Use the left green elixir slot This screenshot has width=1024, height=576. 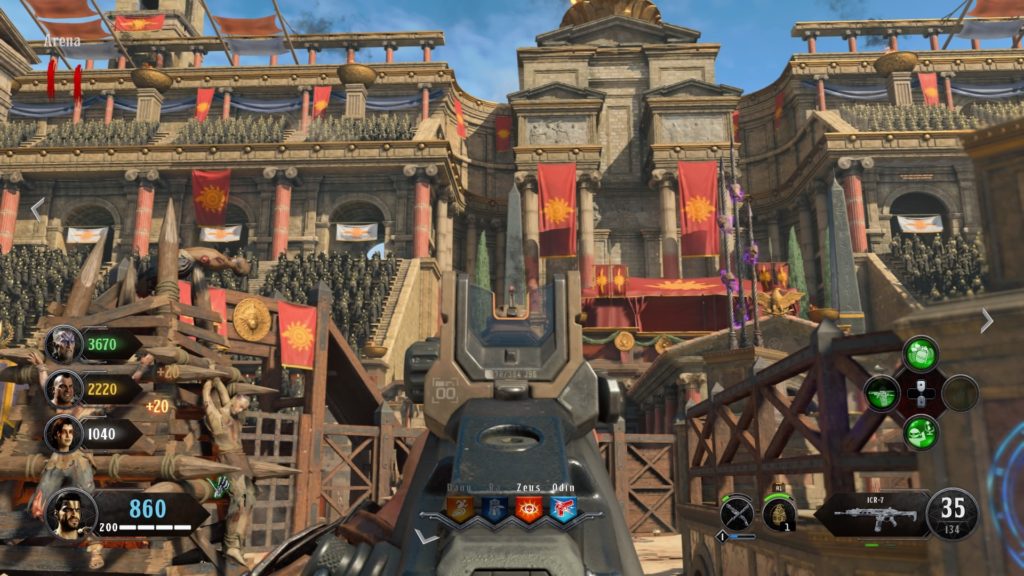[881, 392]
